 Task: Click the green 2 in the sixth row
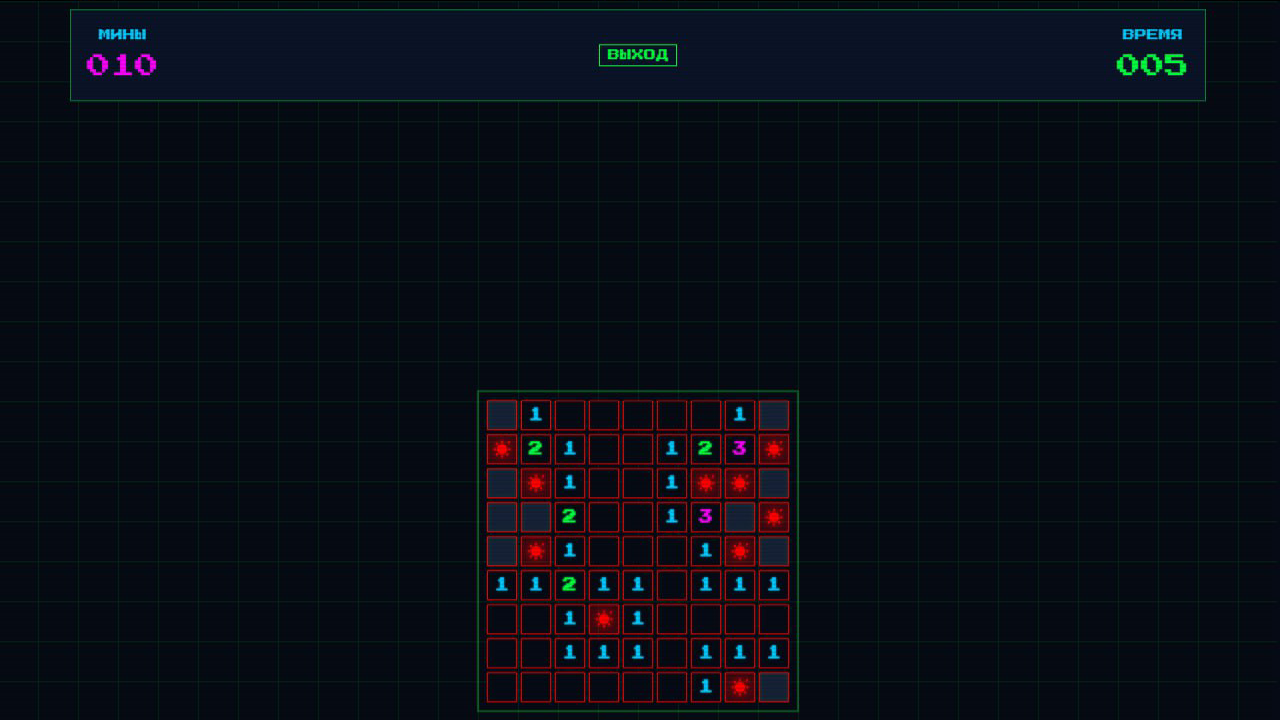[569, 585]
